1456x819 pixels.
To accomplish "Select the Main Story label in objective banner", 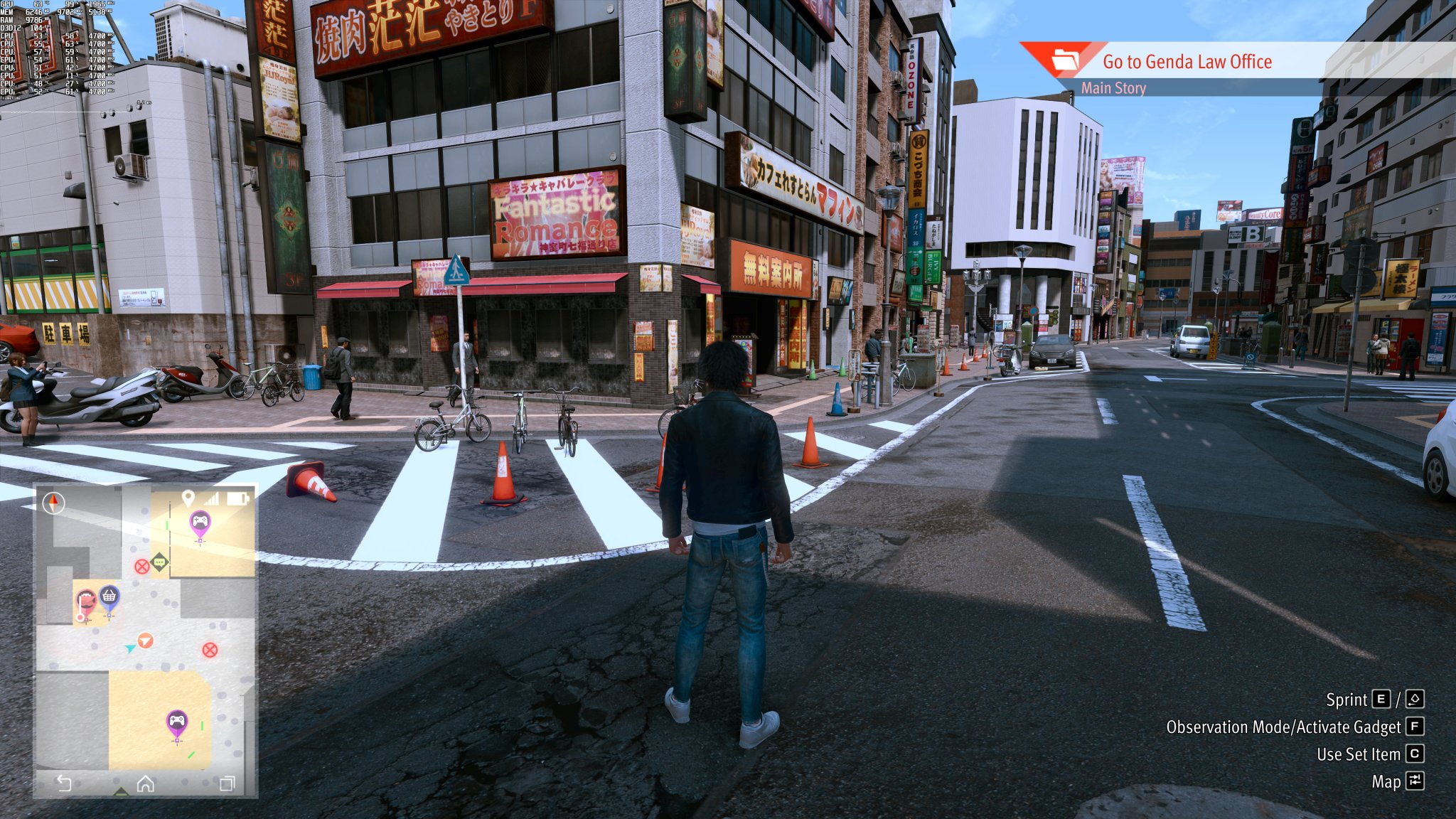I will click(x=1113, y=88).
